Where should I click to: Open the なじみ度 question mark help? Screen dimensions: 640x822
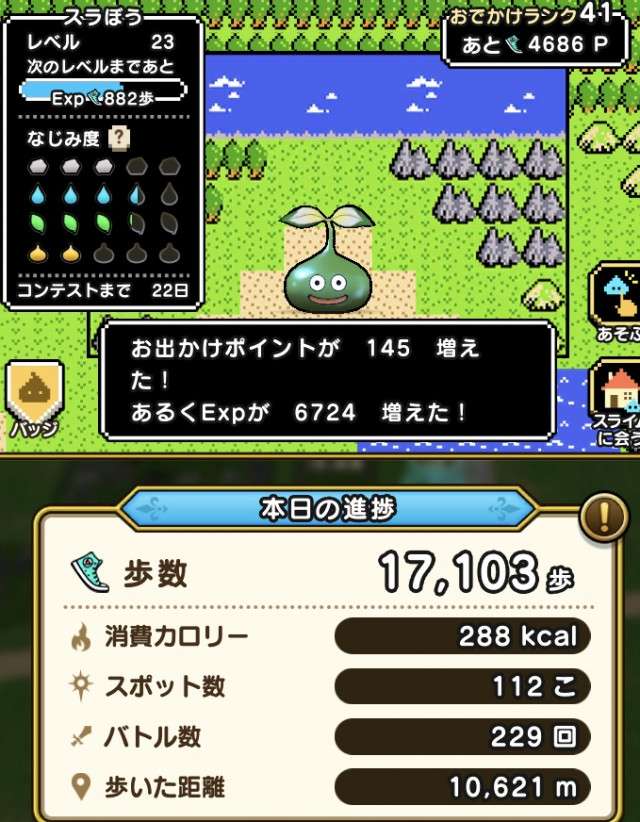pyautogui.click(x=120, y=139)
